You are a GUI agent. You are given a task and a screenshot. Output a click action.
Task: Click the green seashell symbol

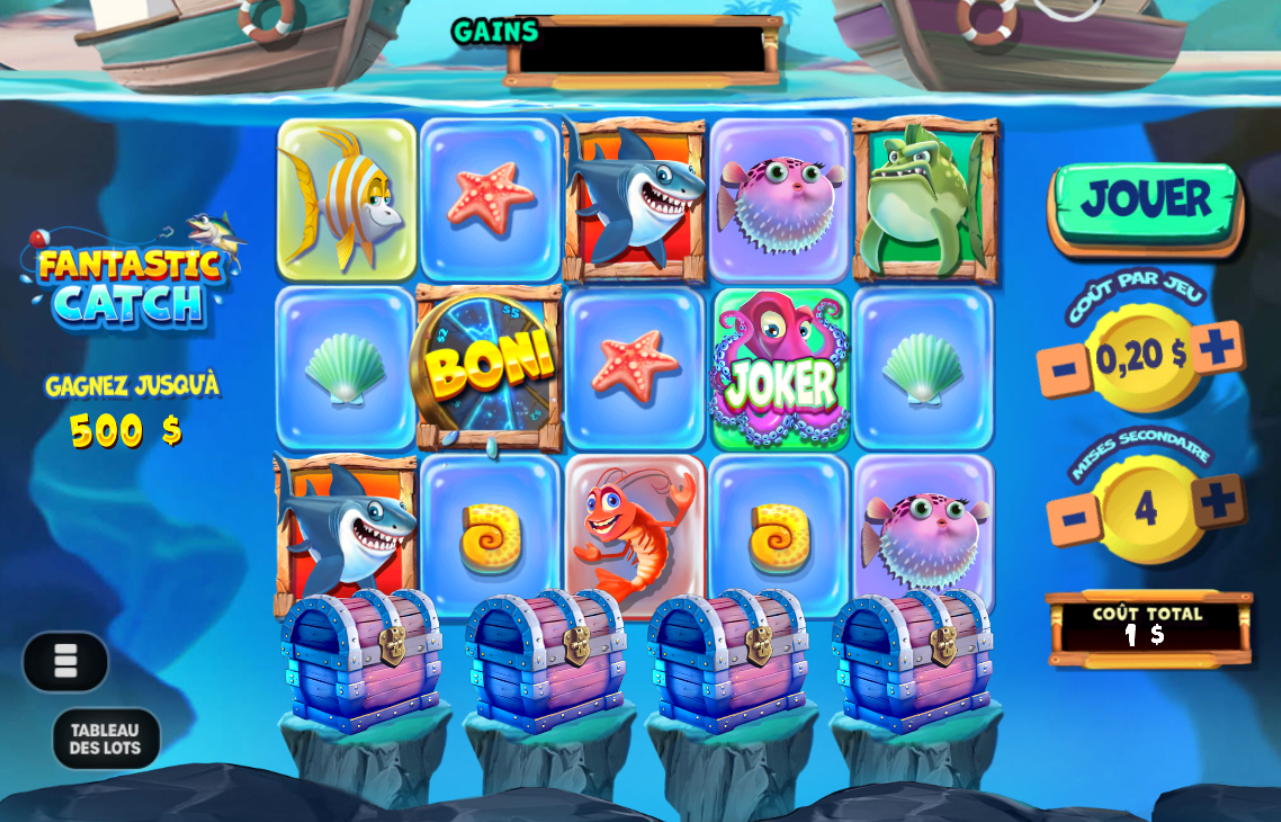click(x=346, y=368)
